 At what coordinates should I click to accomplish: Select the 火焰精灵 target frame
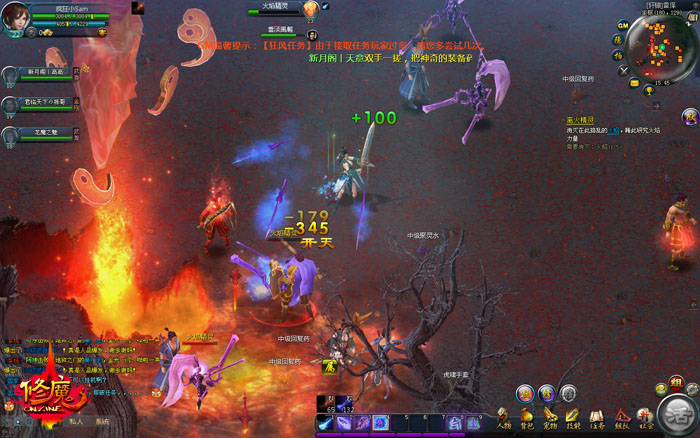[275, 8]
